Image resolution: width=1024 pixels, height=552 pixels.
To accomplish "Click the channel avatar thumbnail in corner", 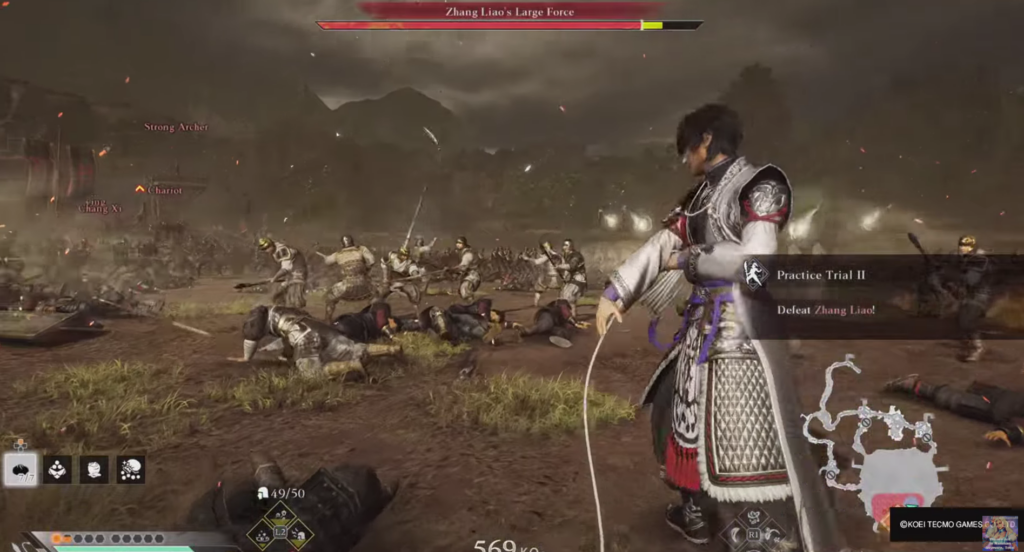I will pos(1000,531).
